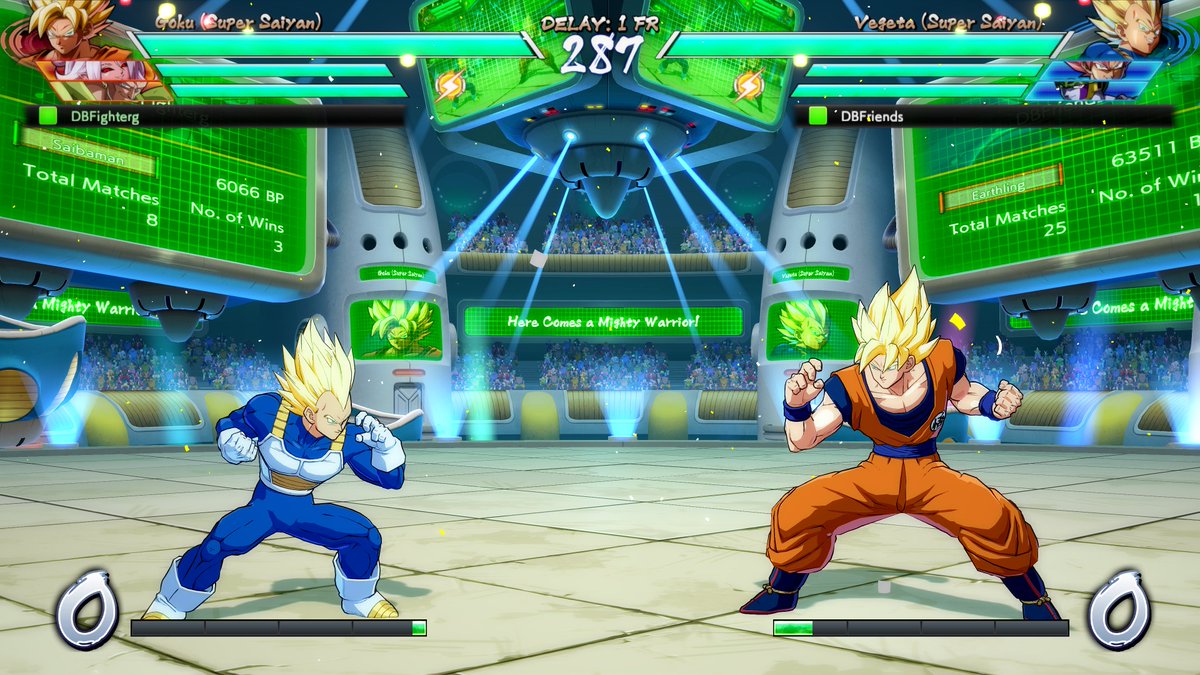Click the DBFighterg player name tag
Image resolution: width=1200 pixels, height=675 pixels.
tap(105, 116)
